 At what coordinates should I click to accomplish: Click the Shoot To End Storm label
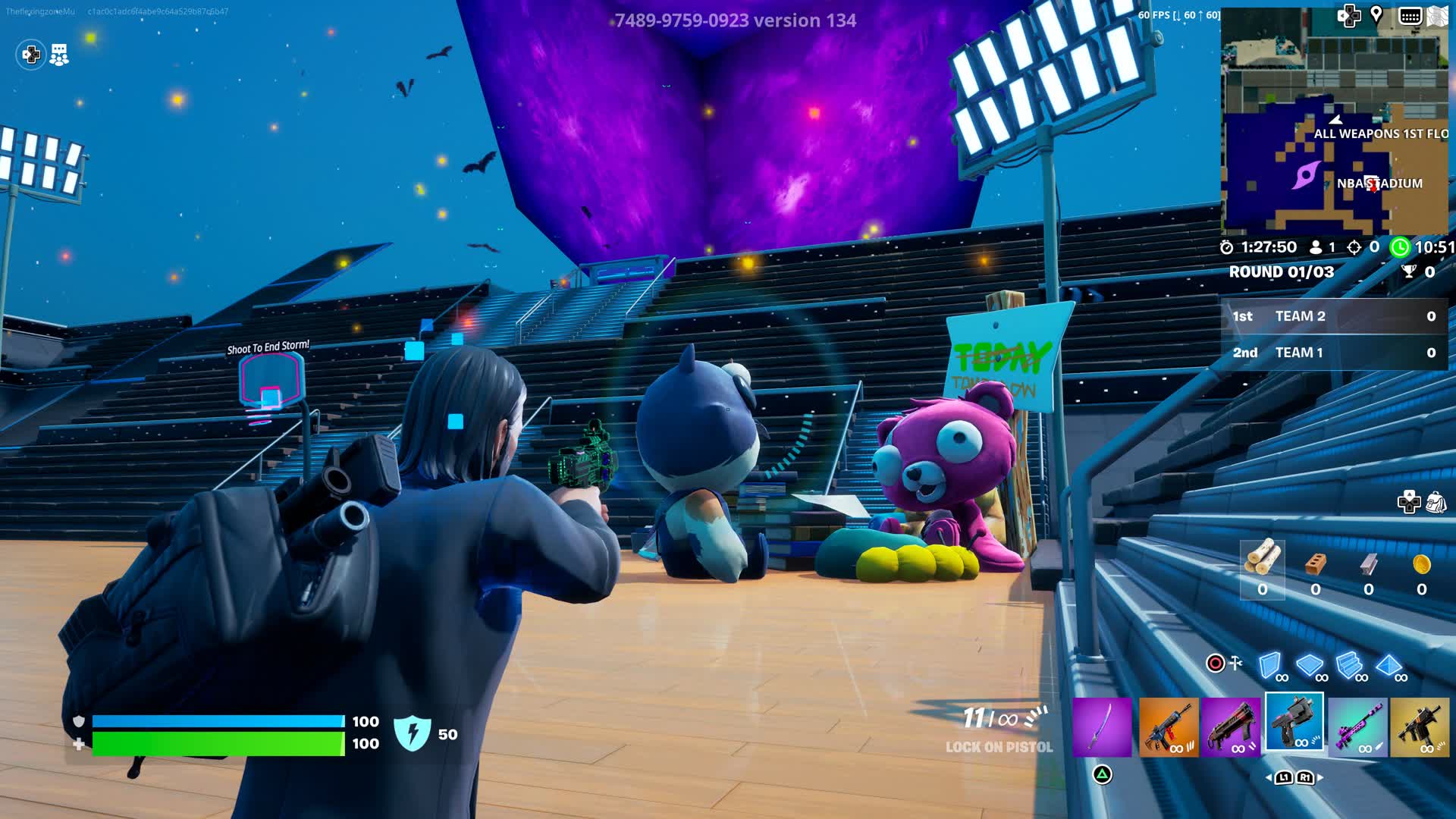[267, 347]
